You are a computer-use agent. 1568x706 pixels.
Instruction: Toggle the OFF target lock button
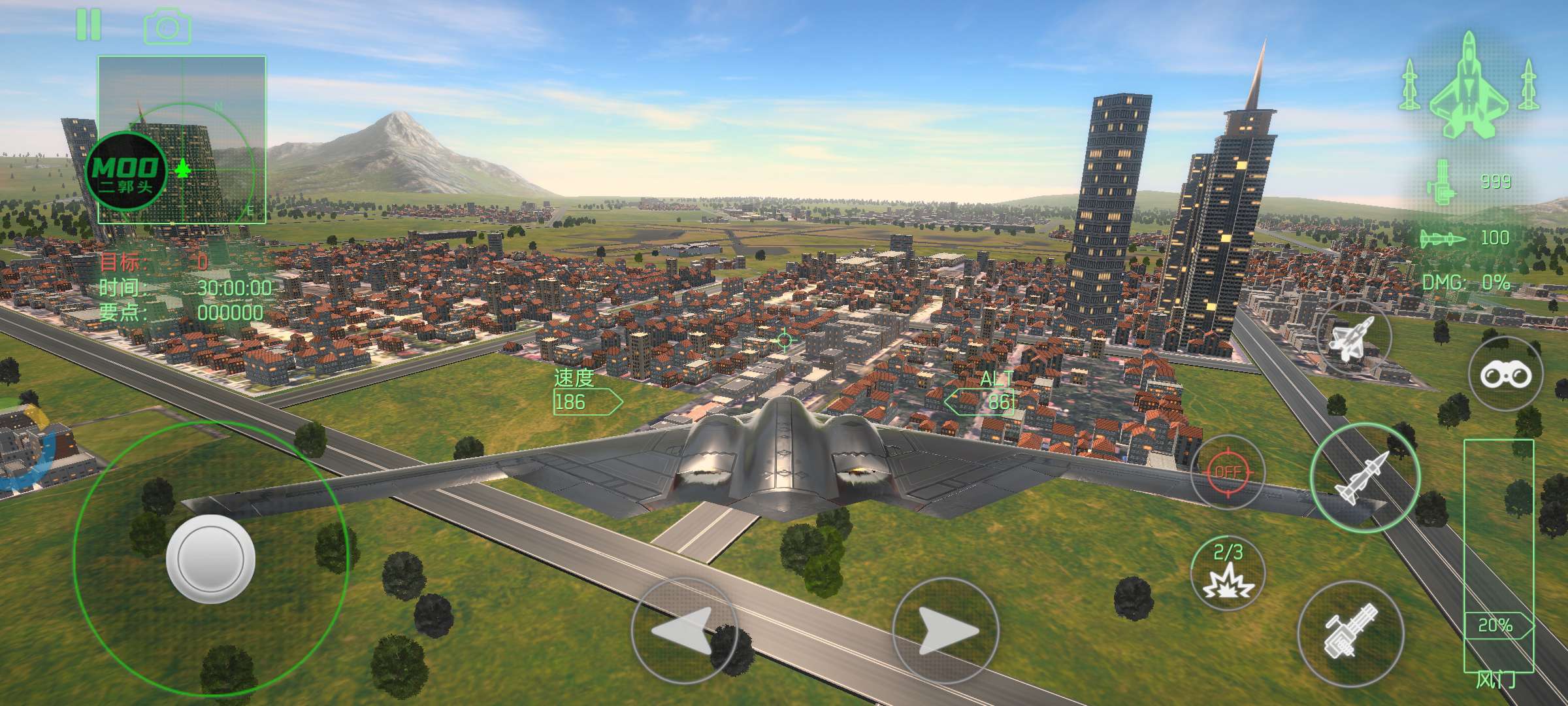coord(1228,471)
